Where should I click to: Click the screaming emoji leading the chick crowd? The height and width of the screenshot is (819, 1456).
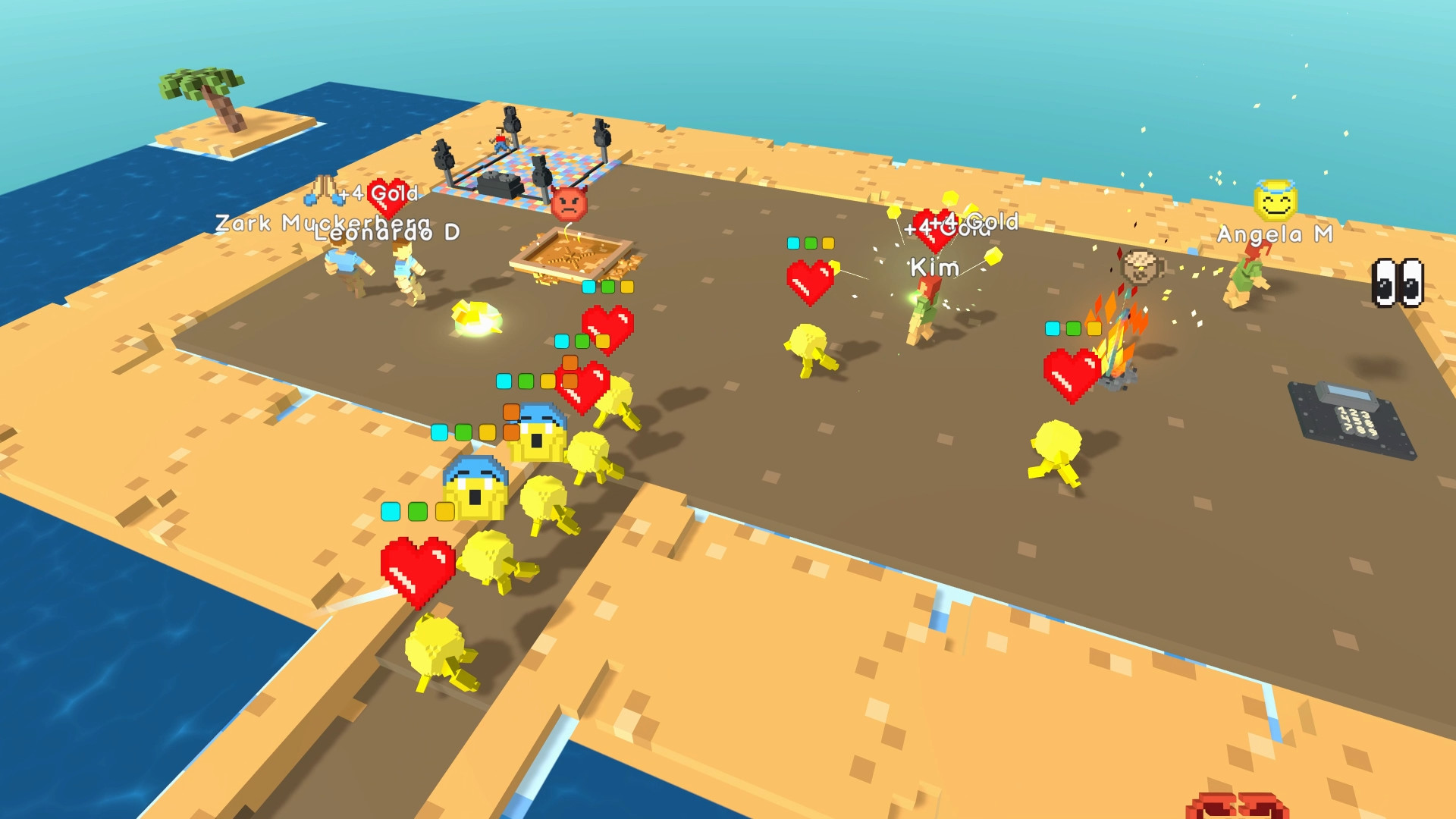coord(541,435)
